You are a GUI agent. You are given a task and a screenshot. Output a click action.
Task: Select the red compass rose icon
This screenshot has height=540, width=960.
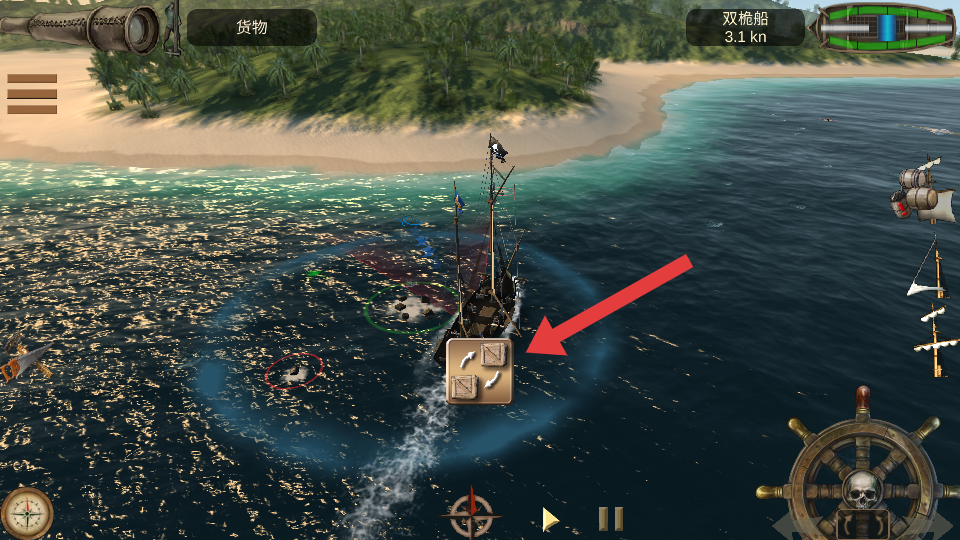pos(470,514)
